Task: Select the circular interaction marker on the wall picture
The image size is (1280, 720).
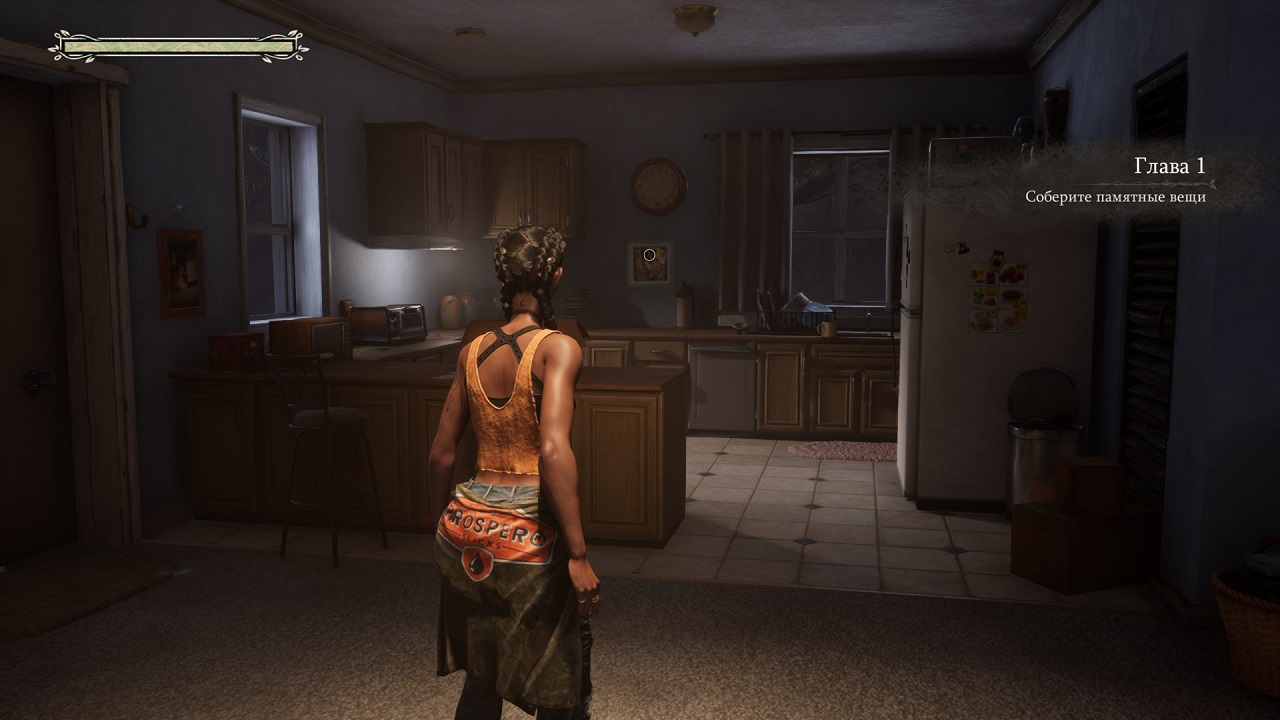Action: [649, 255]
